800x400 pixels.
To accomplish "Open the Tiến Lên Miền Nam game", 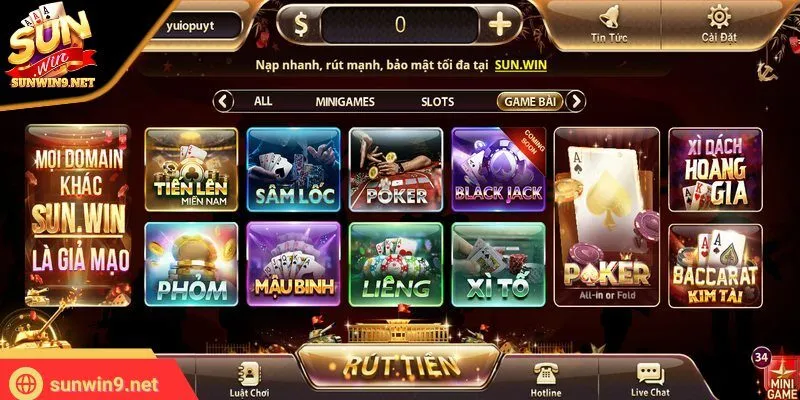I will pyautogui.click(x=192, y=169).
